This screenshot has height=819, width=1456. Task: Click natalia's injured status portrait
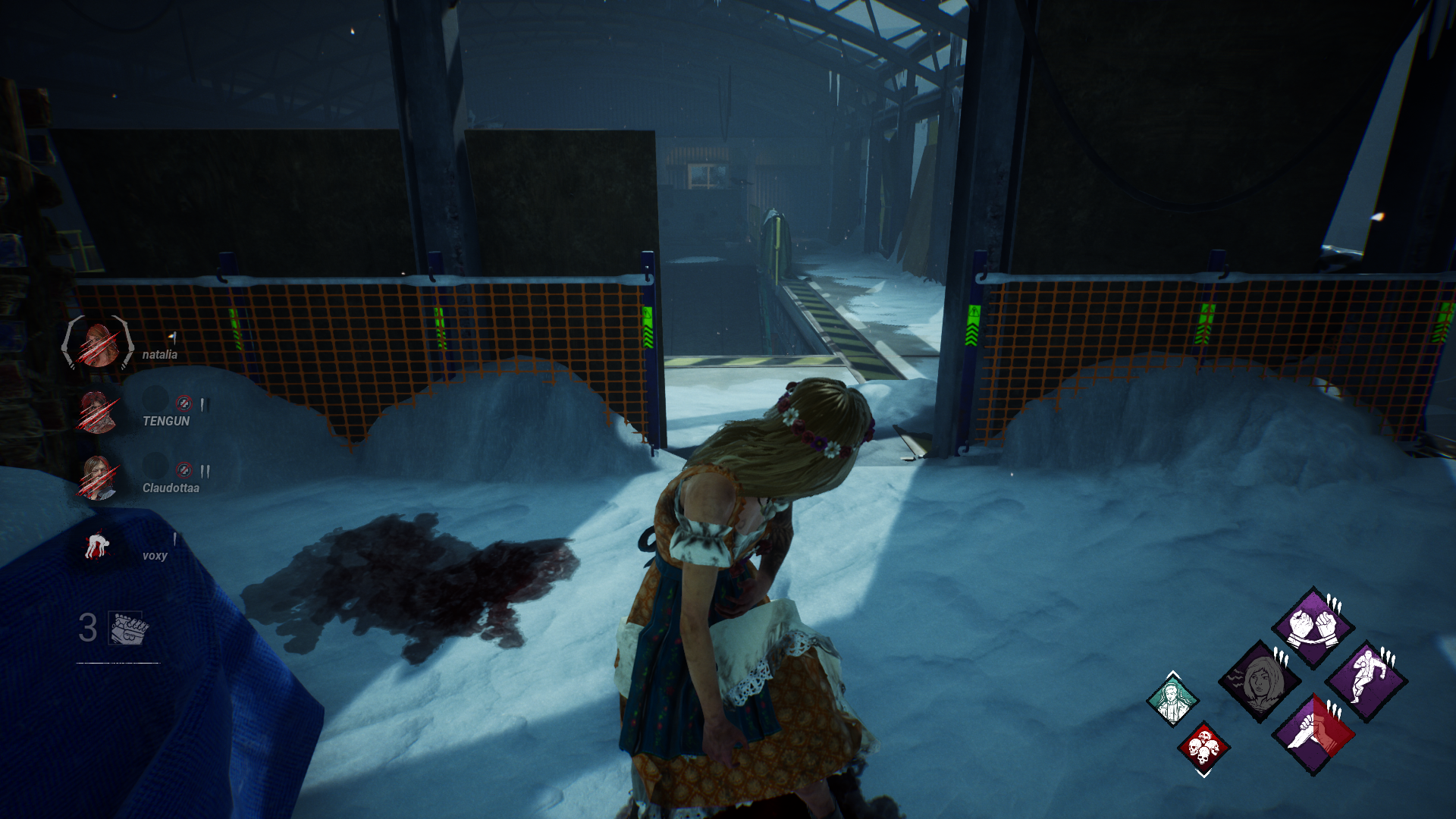click(97, 347)
